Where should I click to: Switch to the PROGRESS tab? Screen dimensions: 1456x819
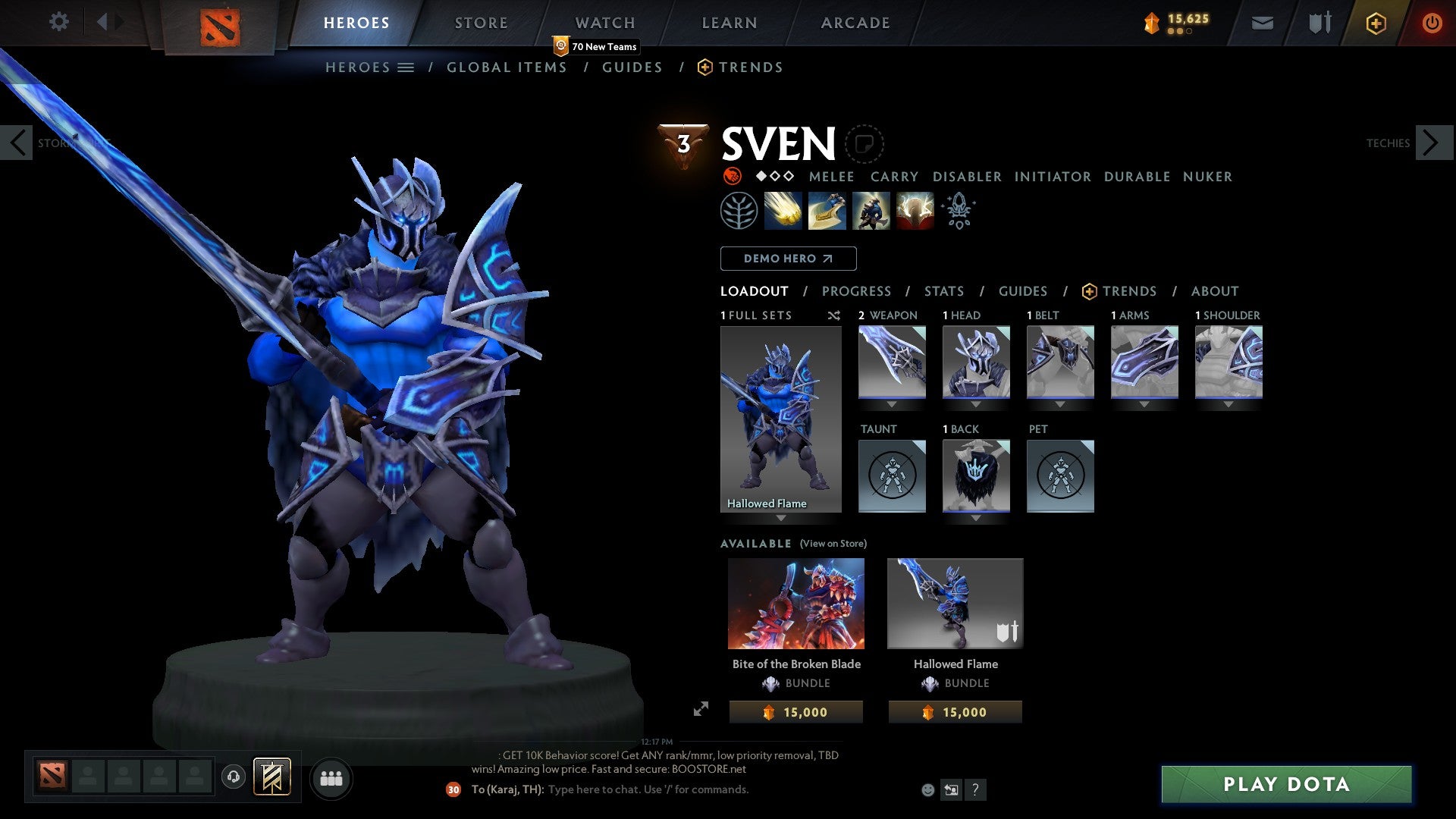pyautogui.click(x=857, y=291)
